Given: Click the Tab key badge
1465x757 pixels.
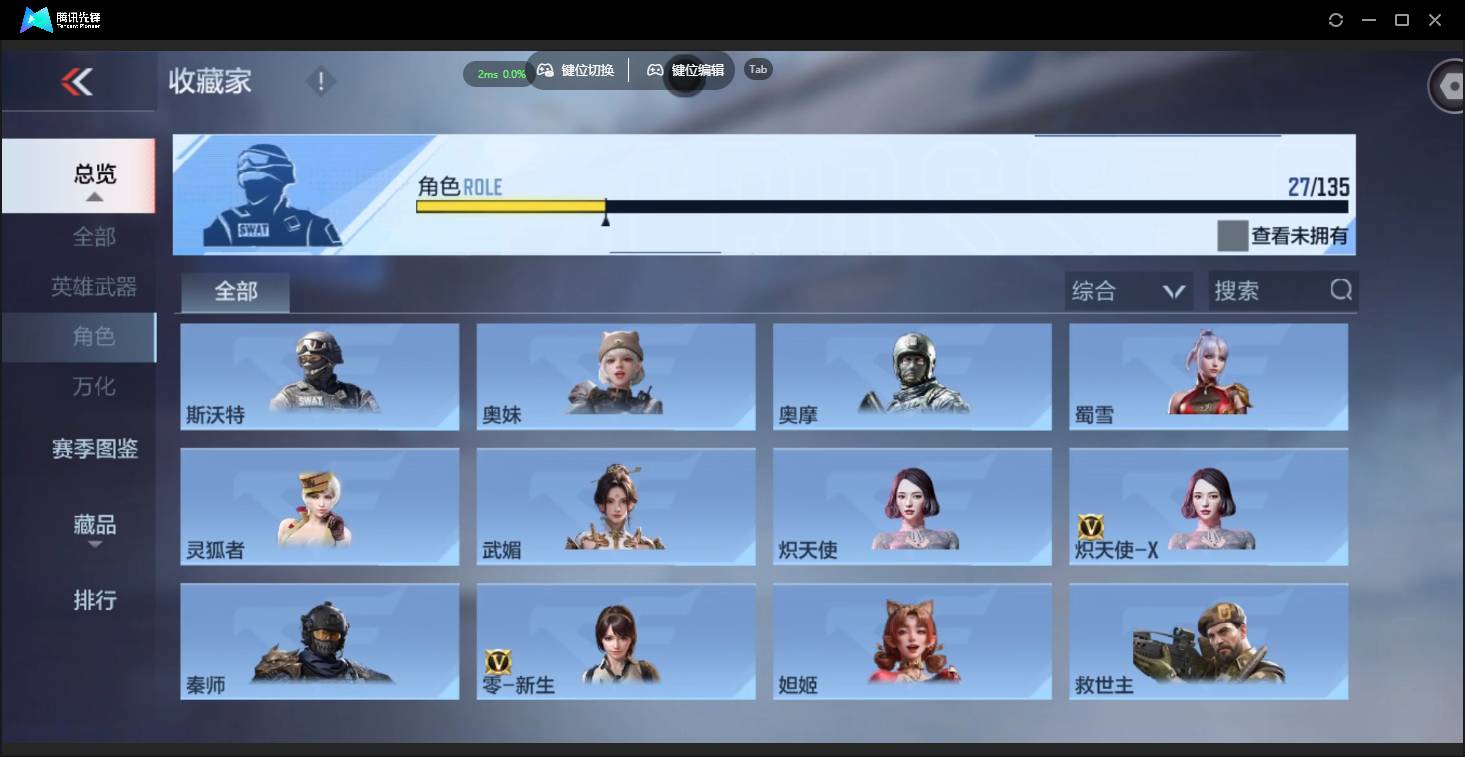Looking at the screenshot, I should point(757,69).
